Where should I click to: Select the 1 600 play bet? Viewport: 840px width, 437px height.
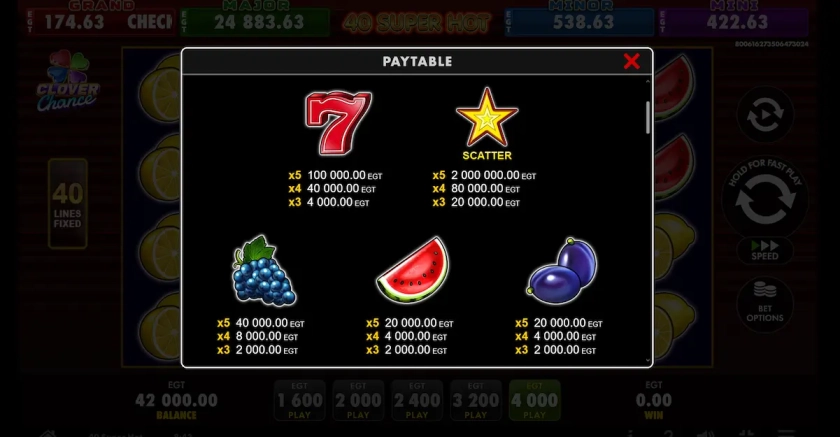click(x=299, y=401)
